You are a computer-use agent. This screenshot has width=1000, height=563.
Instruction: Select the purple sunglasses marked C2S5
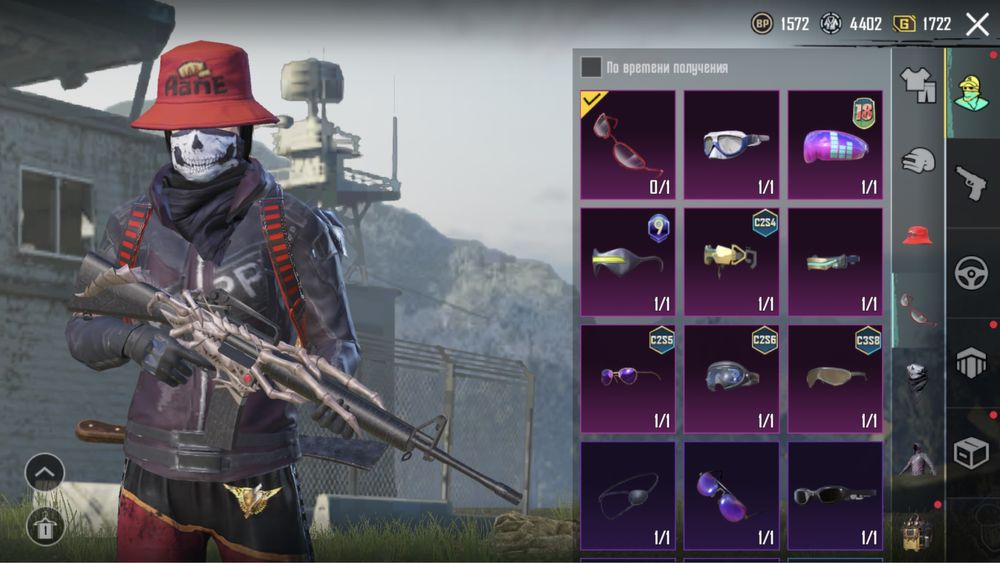tap(628, 378)
